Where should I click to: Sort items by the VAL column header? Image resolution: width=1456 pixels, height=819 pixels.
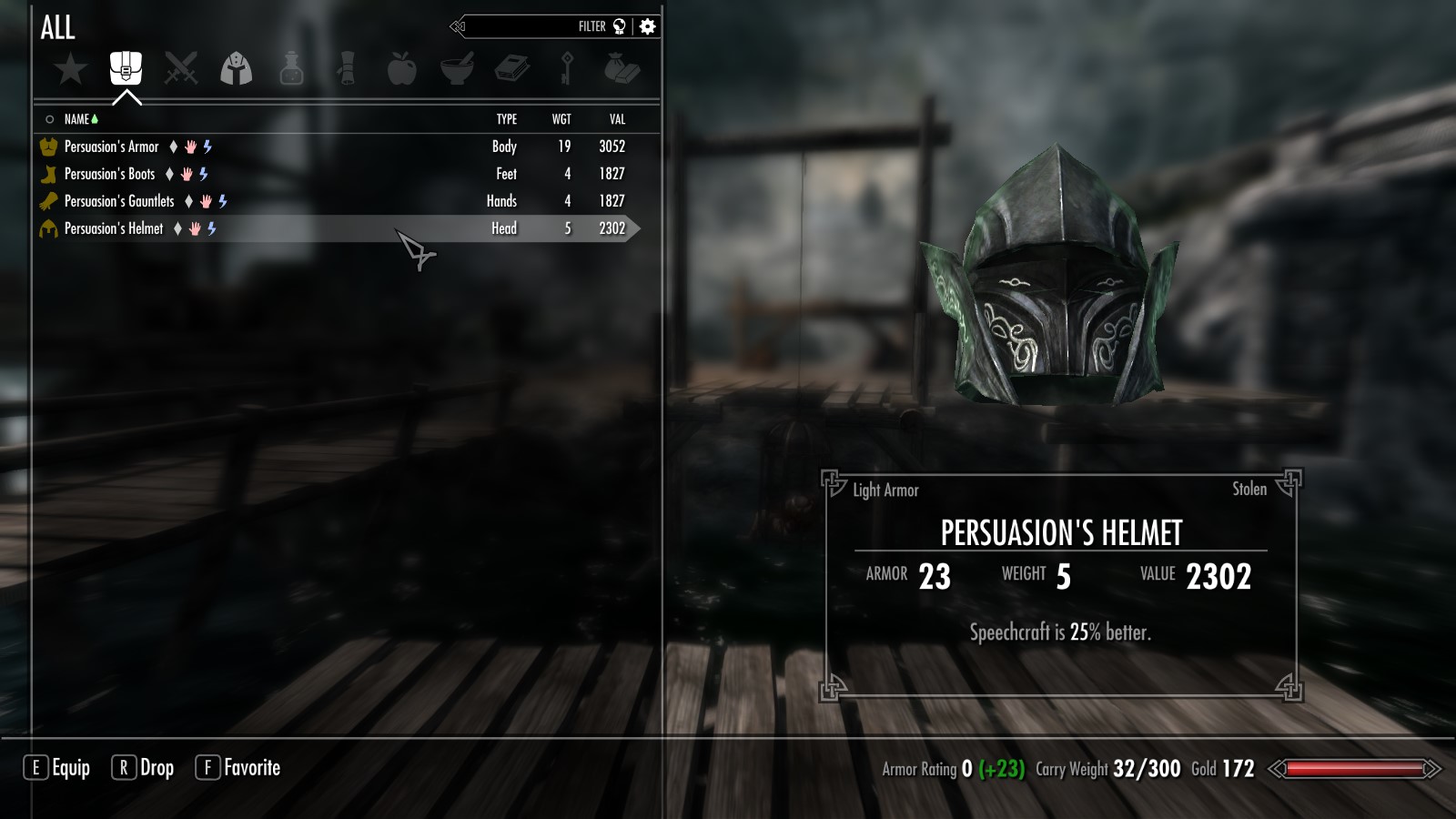pos(617,119)
